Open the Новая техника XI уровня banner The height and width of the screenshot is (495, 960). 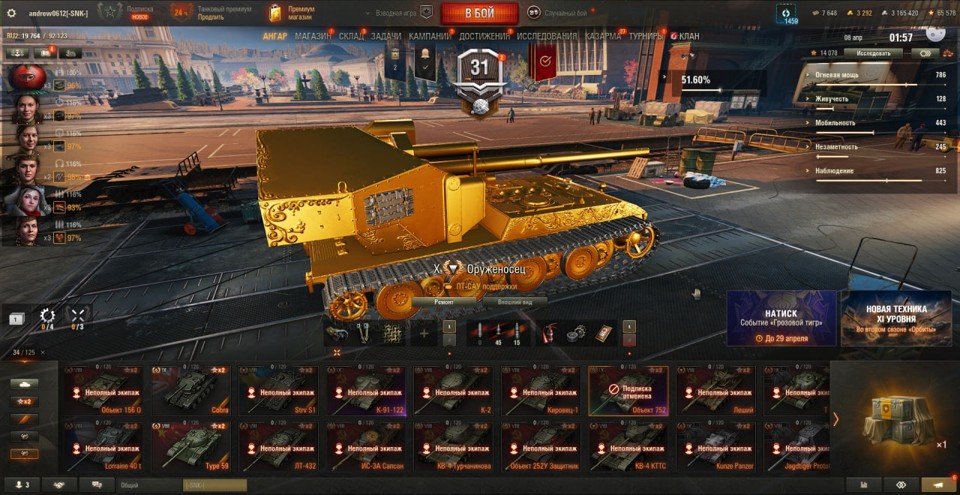click(x=896, y=318)
